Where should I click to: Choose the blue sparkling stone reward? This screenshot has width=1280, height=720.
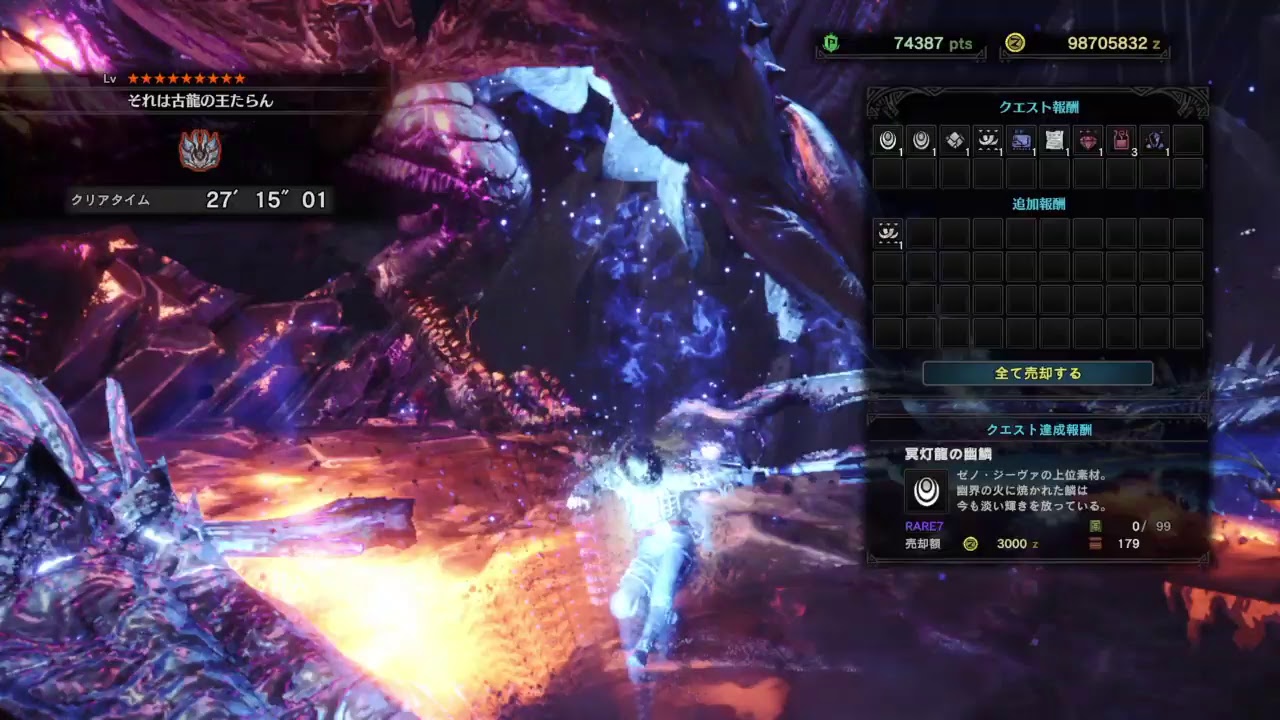point(1154,140)
